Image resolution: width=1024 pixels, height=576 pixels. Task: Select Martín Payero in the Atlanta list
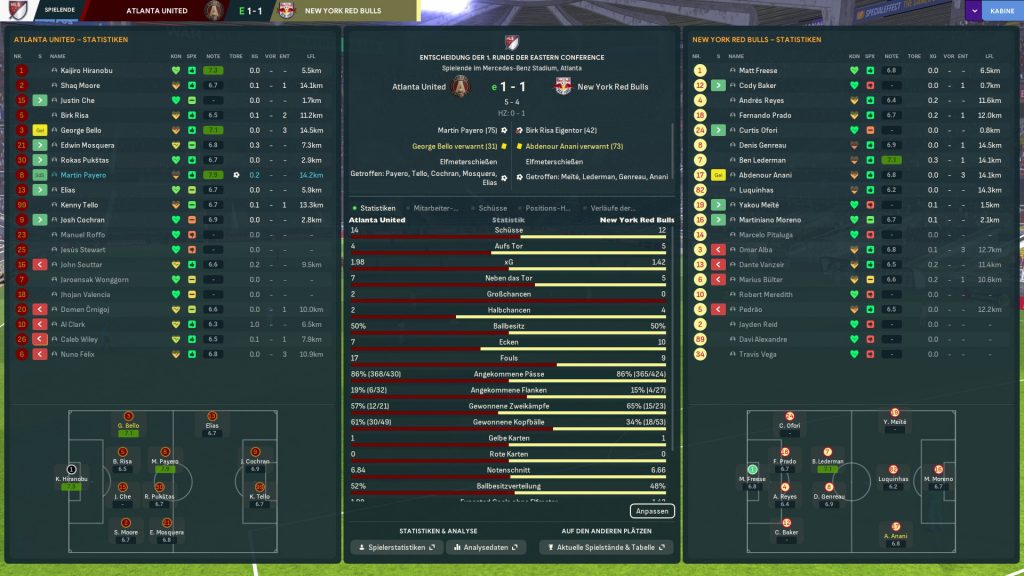point(84,175)
